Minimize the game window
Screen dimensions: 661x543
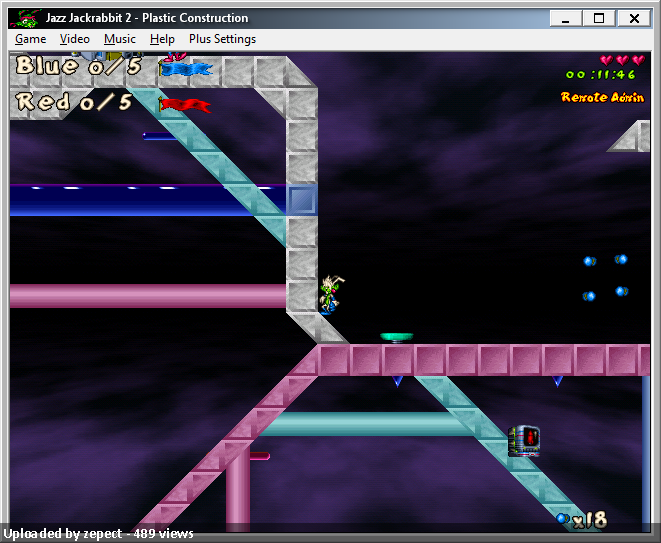click(x=567, y=18)
